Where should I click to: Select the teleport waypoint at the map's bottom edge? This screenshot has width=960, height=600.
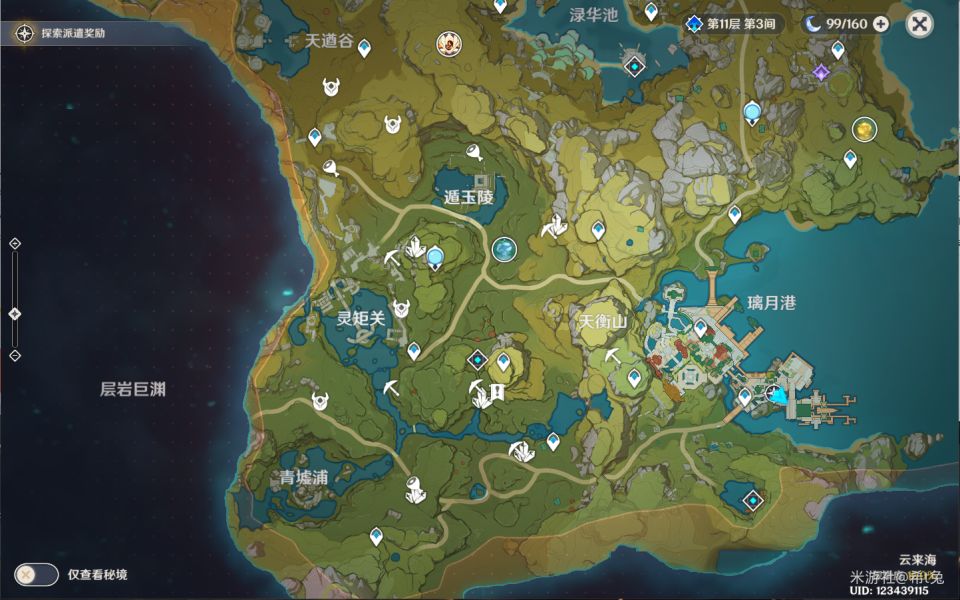(x=376, y=536)
